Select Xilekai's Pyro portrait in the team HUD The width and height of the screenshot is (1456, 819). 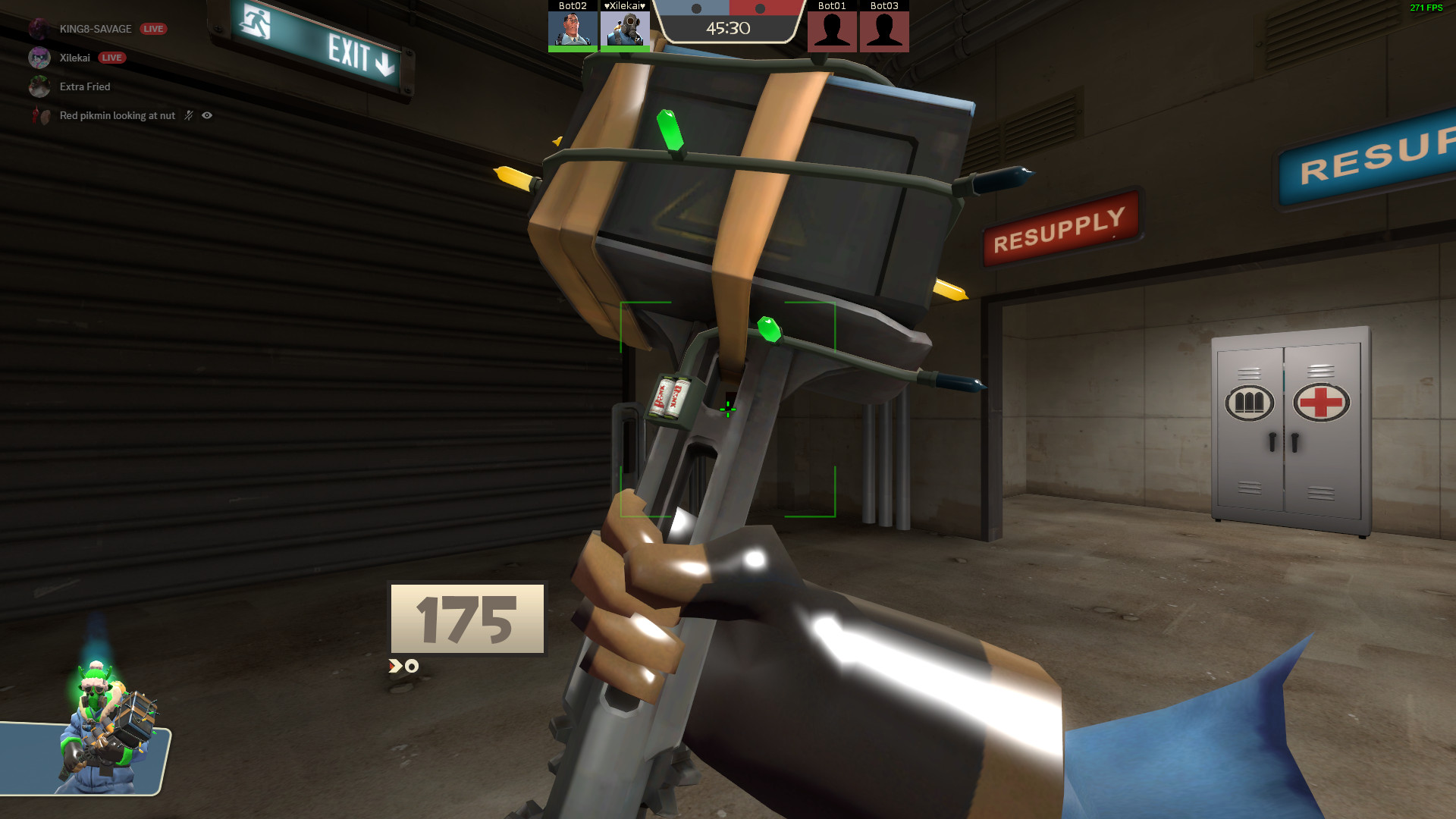point(626,30)
